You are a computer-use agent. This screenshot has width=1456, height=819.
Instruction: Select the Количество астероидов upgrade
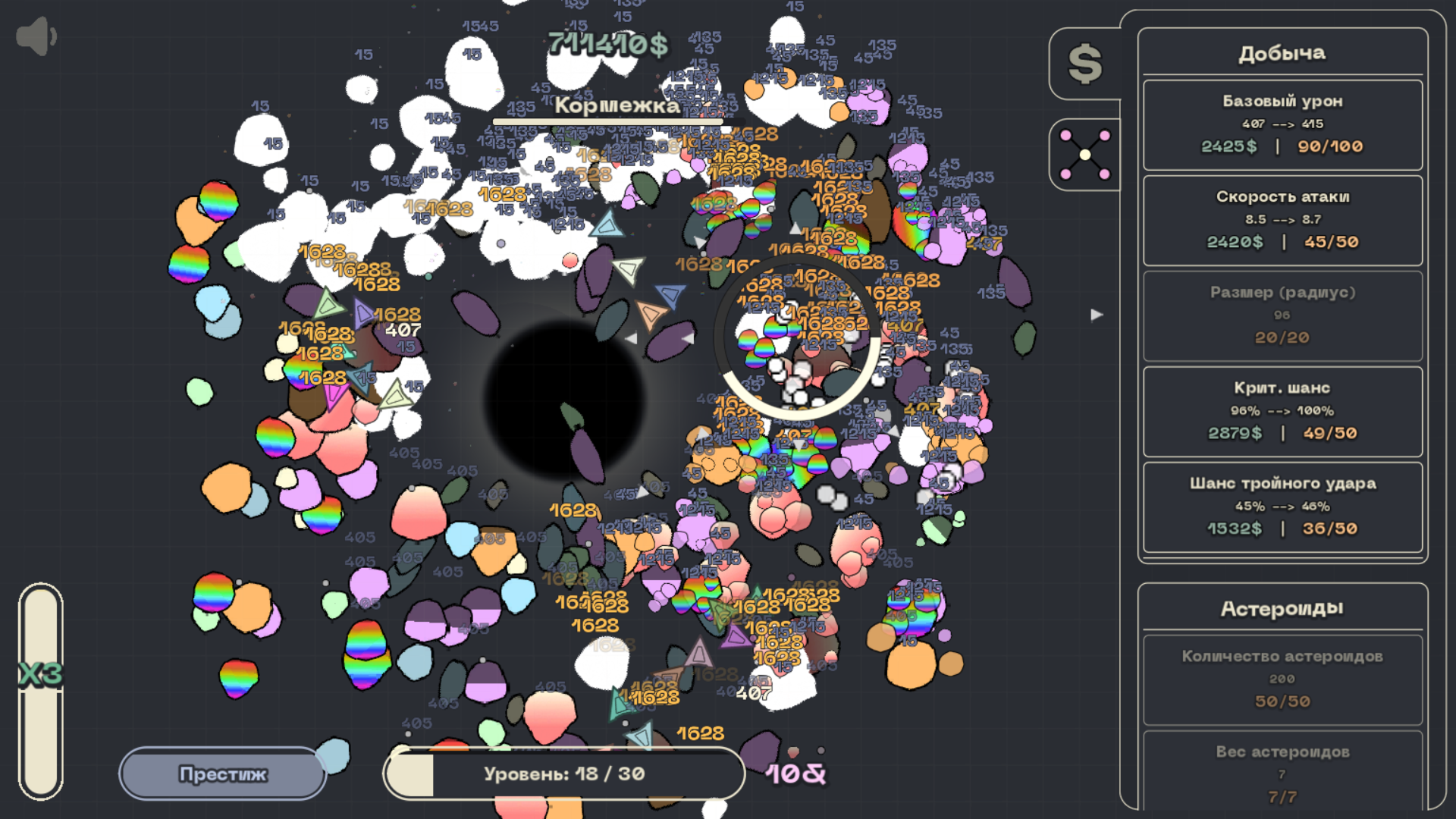coord(1282,679)
